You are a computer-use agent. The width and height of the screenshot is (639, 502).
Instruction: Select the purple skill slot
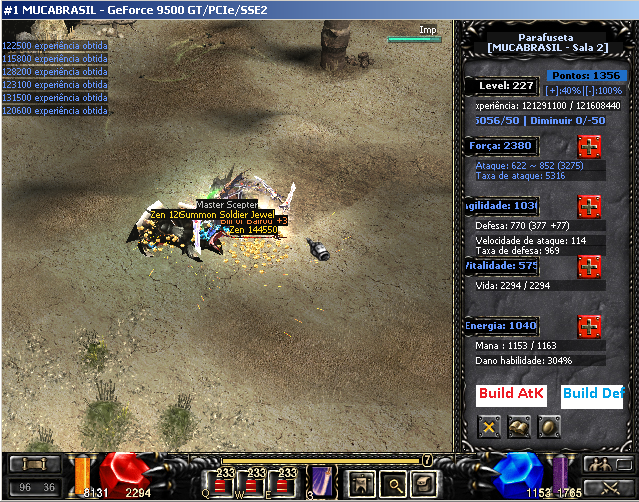[x=321, y=481]
